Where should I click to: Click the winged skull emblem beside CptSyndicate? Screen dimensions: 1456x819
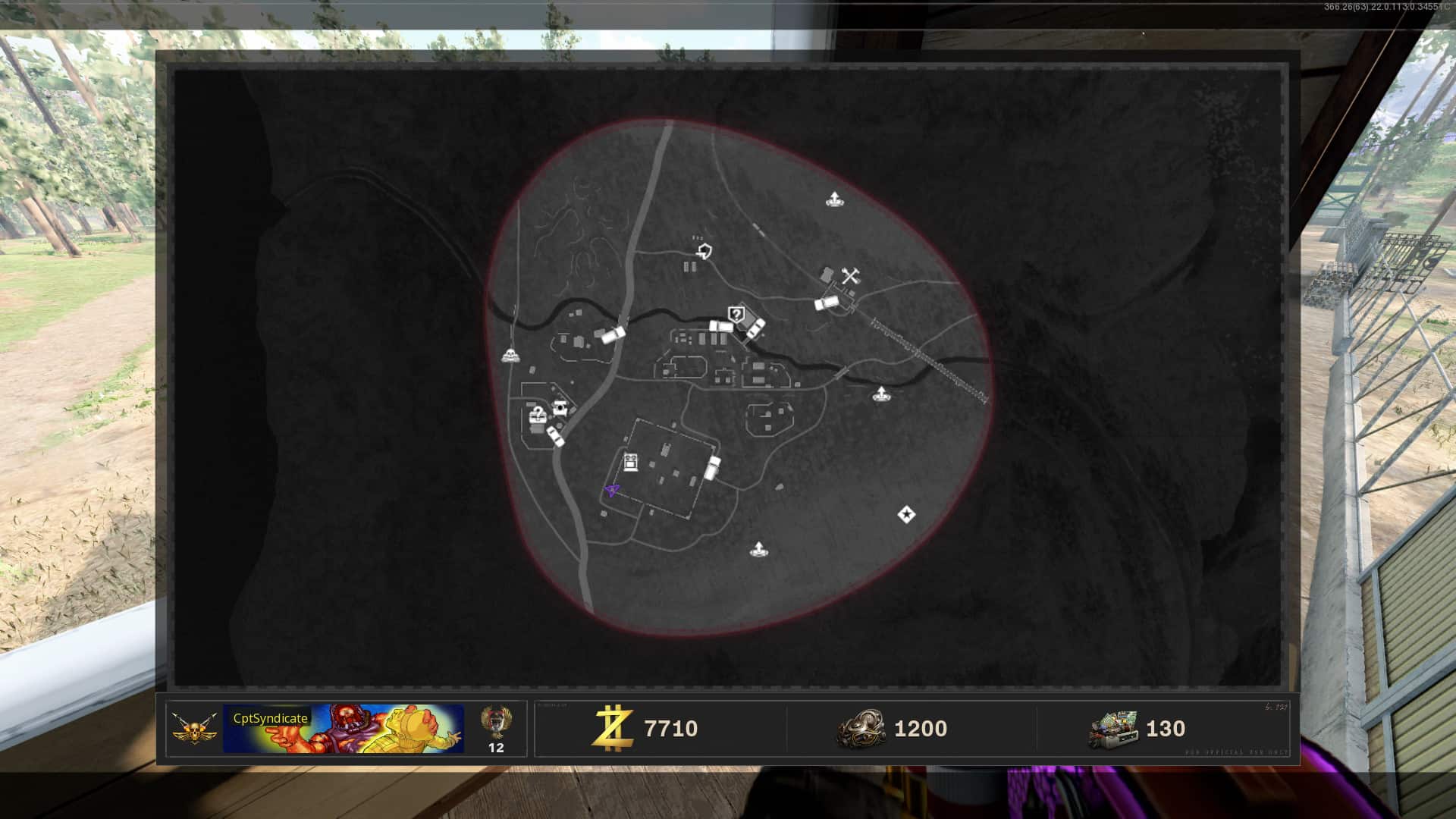[194, 729]
